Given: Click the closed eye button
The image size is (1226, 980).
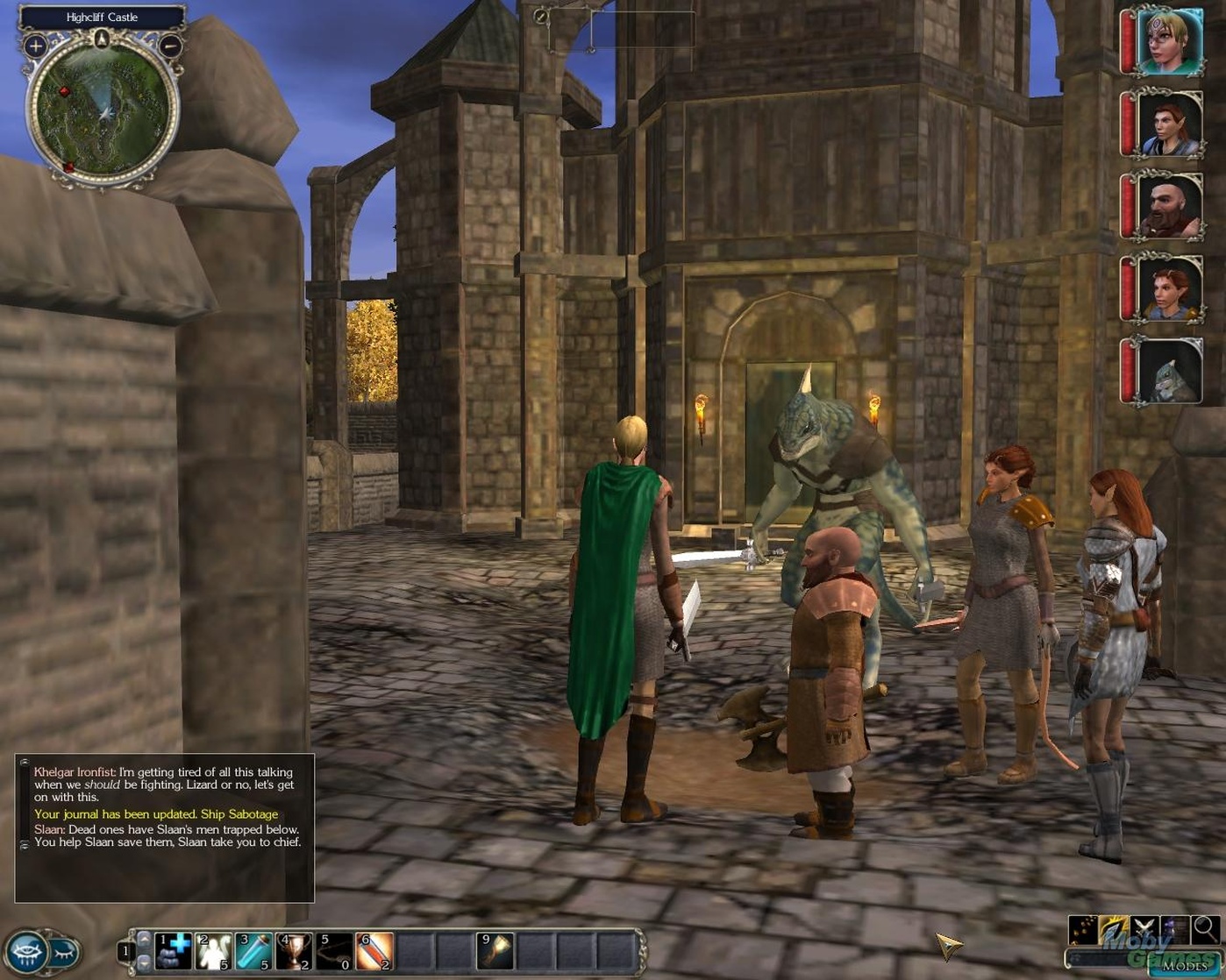Looking at the screenshot, I should [x=64, y=952].
